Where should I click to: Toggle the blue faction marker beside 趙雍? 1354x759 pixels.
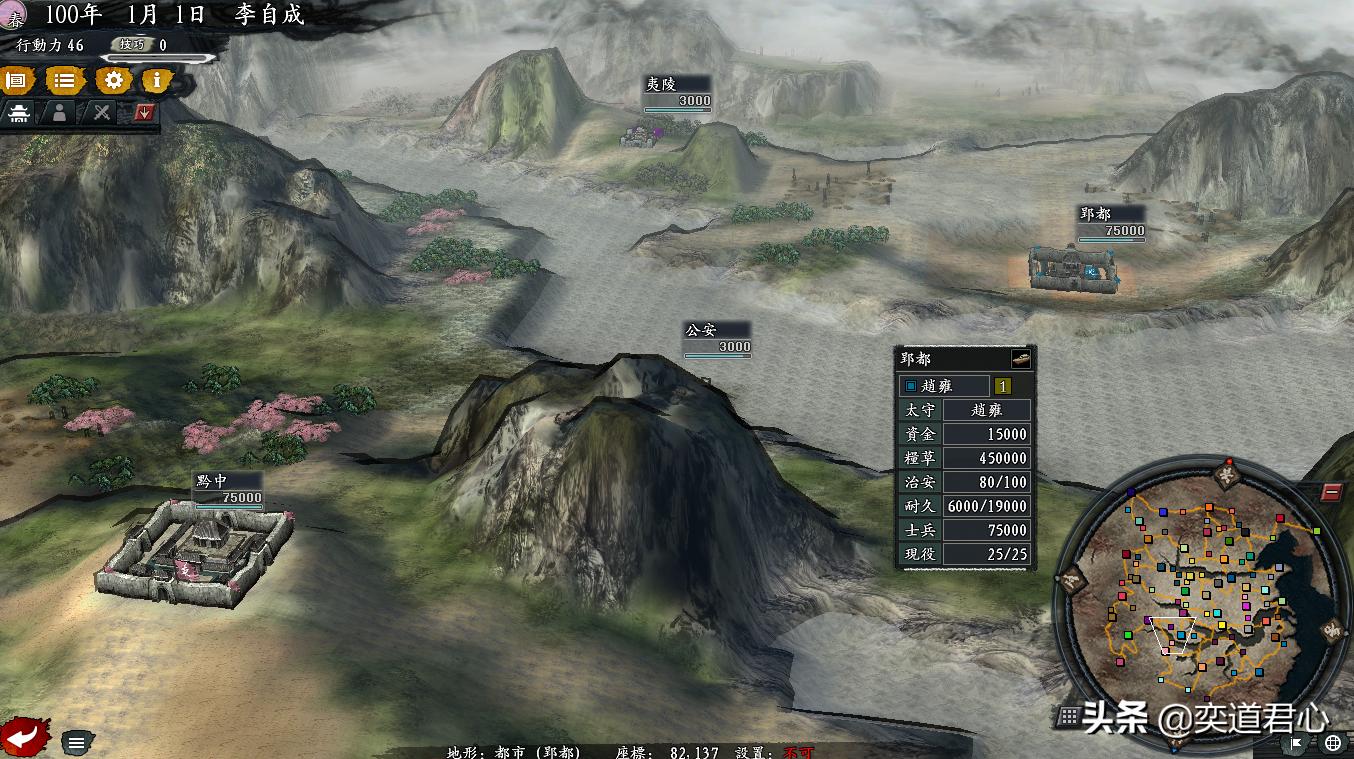[x=911, y=386]
